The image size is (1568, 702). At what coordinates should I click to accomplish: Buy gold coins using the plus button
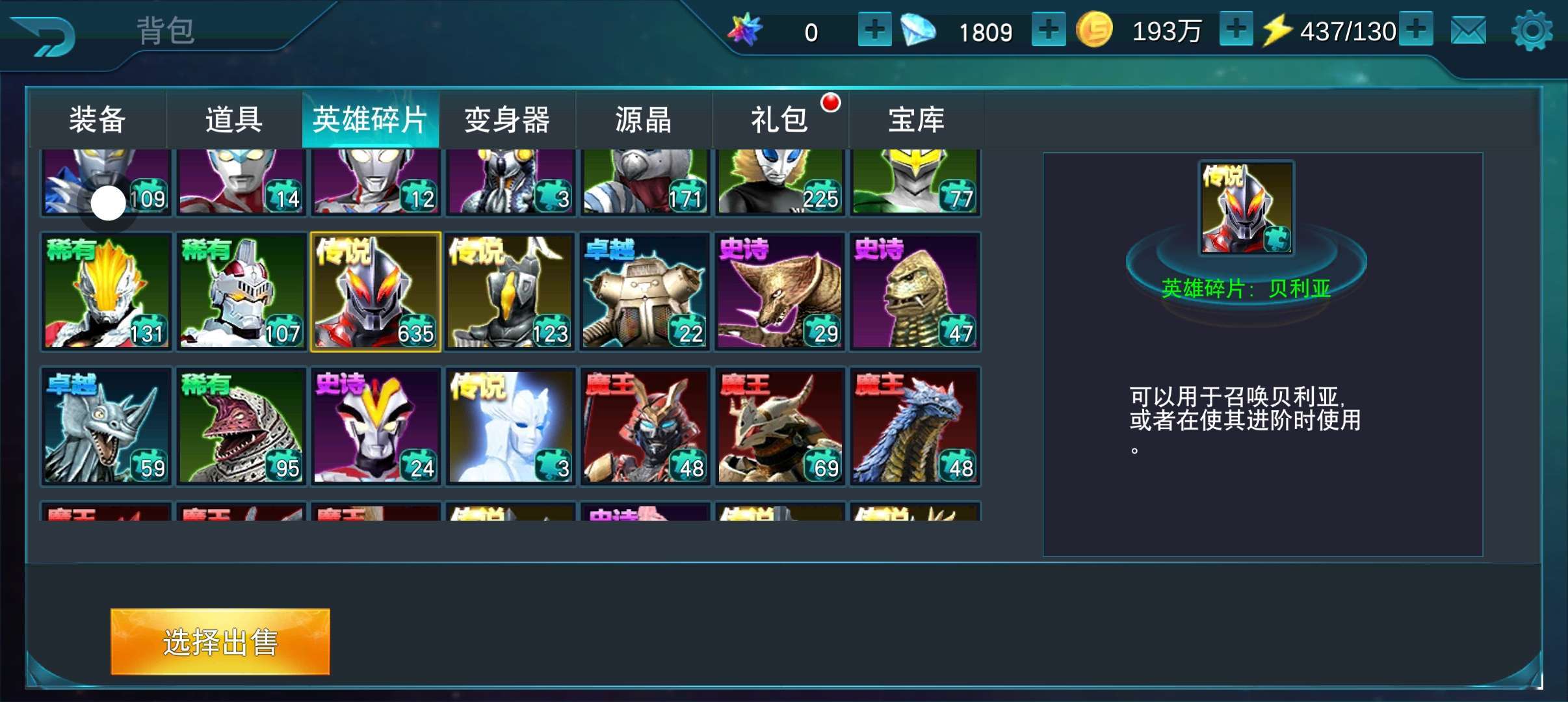[x=1236, y=30]
